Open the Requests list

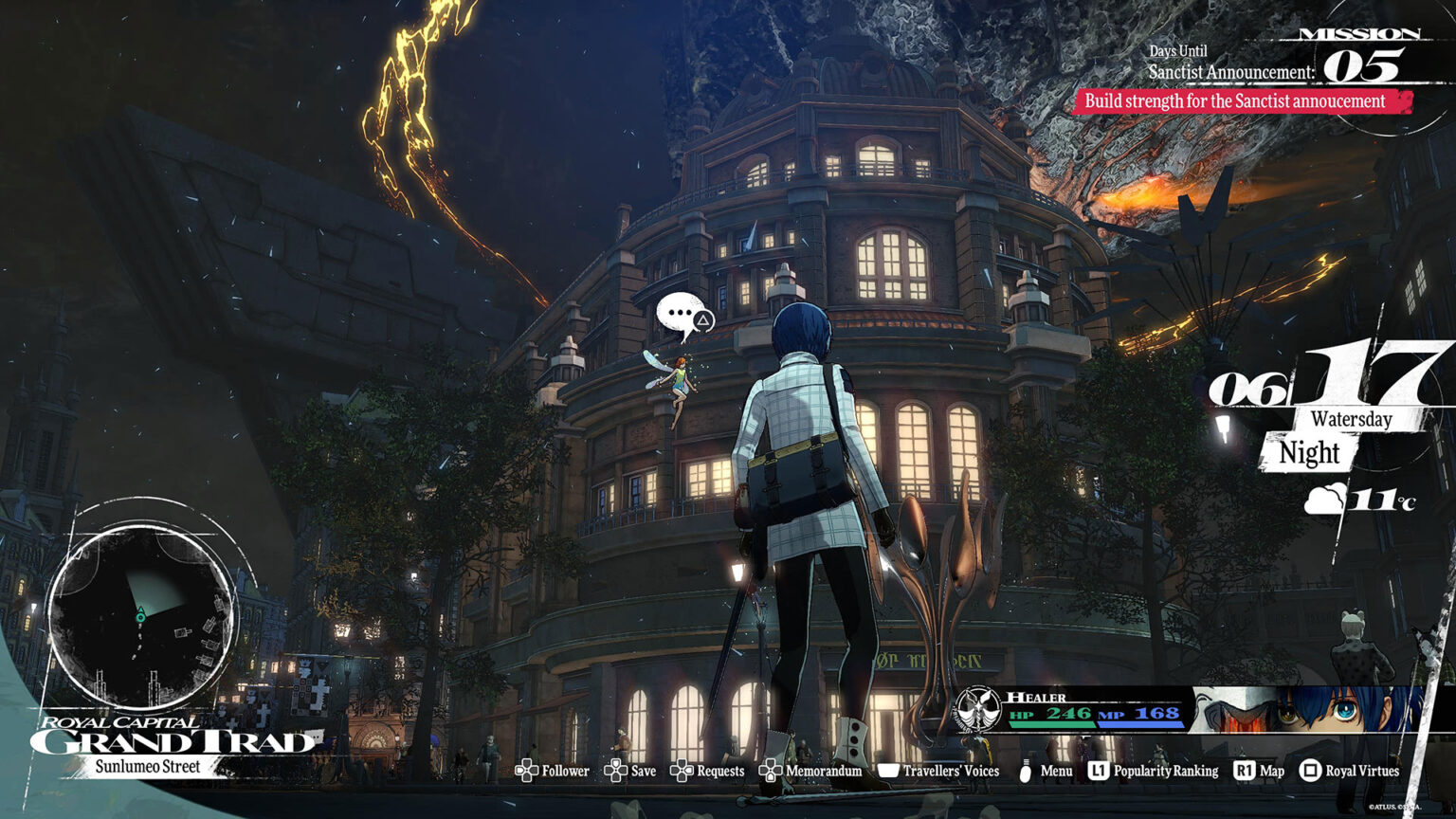click(707, 771)
